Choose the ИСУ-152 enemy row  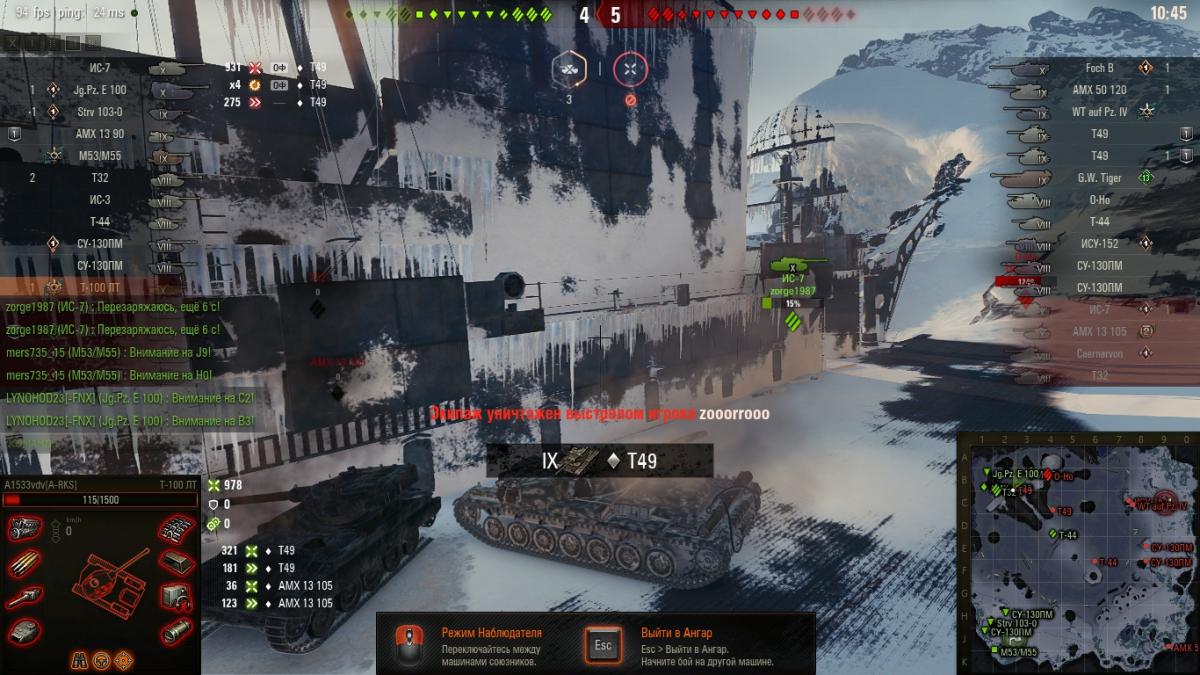(x=1100, y=244)
